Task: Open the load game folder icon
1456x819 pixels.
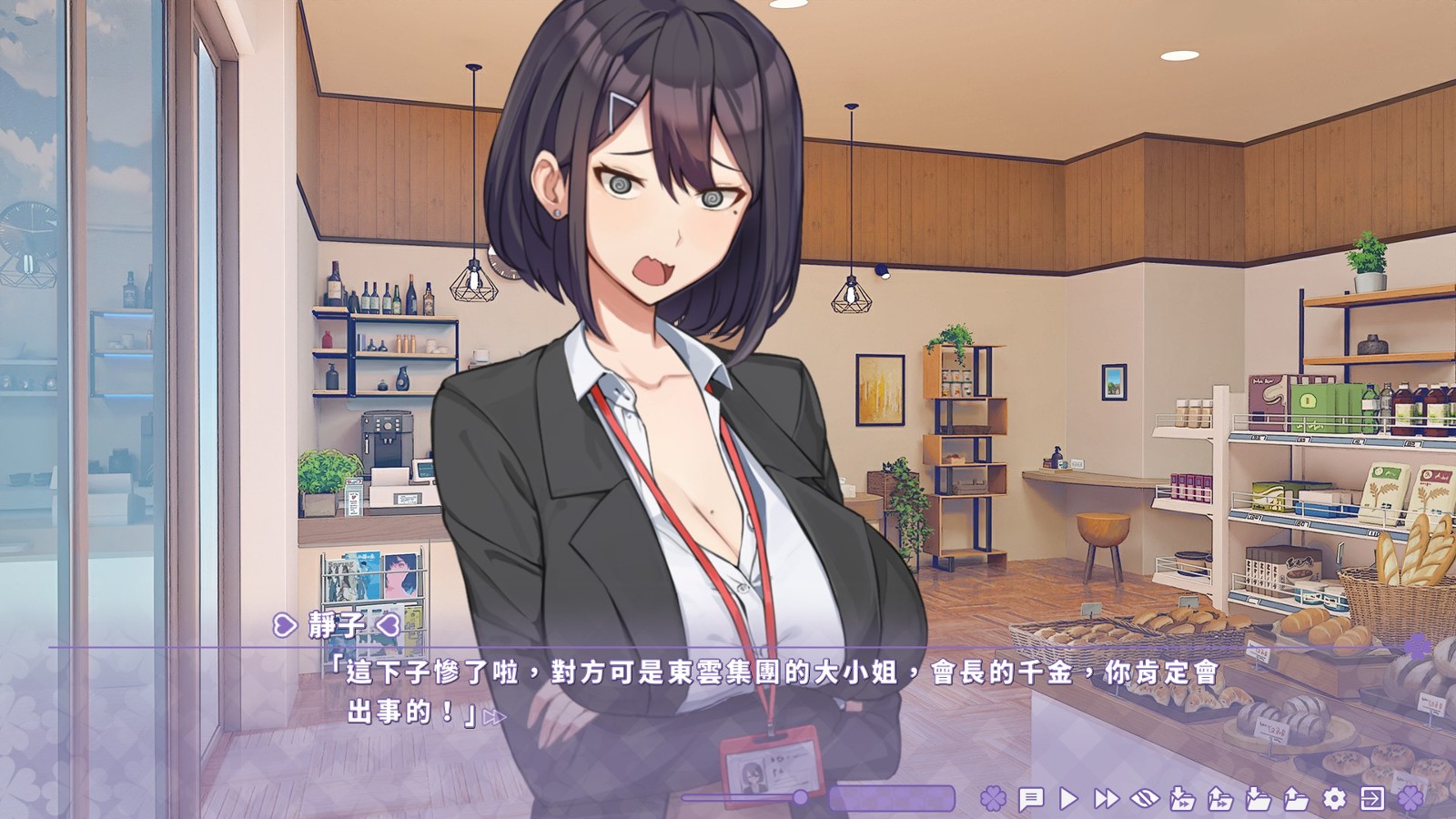Action: point(1296,799)
